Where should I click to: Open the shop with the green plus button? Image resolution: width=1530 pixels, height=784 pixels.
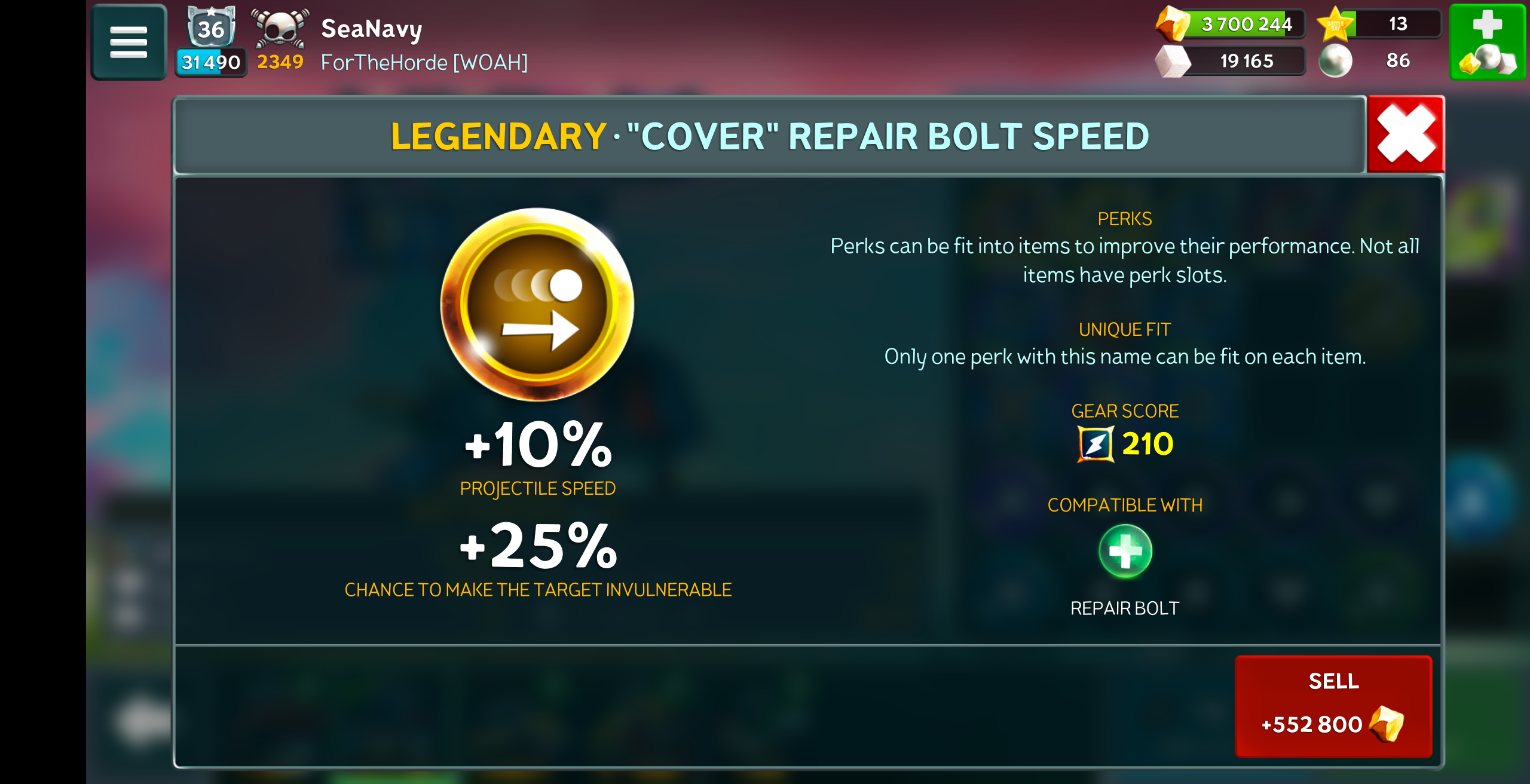pyautogui.click(x=1487, y=42)
